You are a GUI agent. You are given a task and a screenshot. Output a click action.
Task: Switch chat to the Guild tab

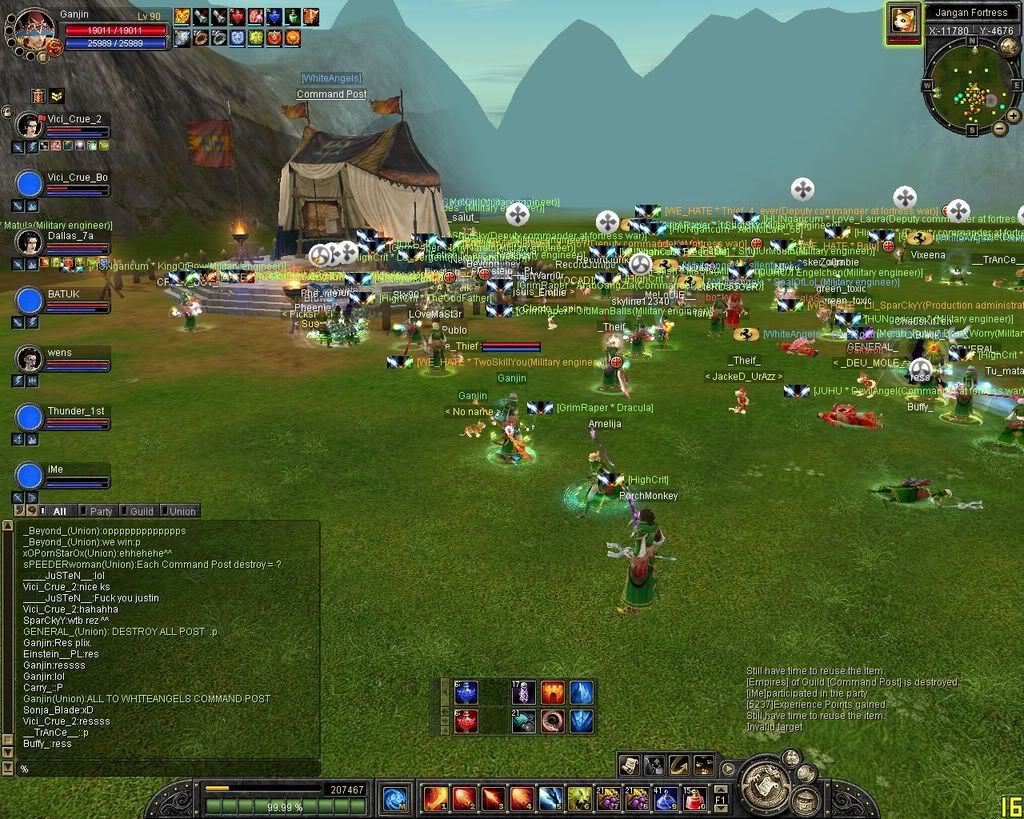141,511
